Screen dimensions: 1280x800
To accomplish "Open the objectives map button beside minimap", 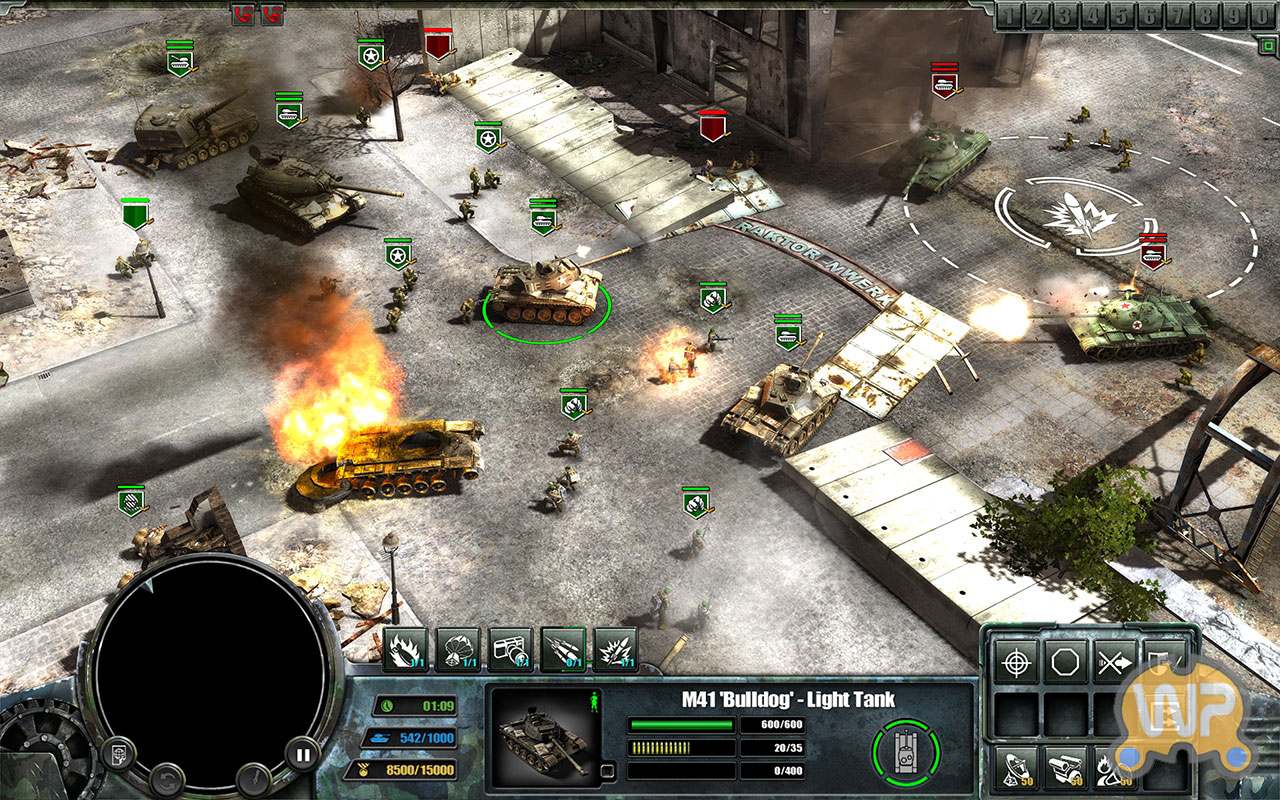I will point(118,754).
